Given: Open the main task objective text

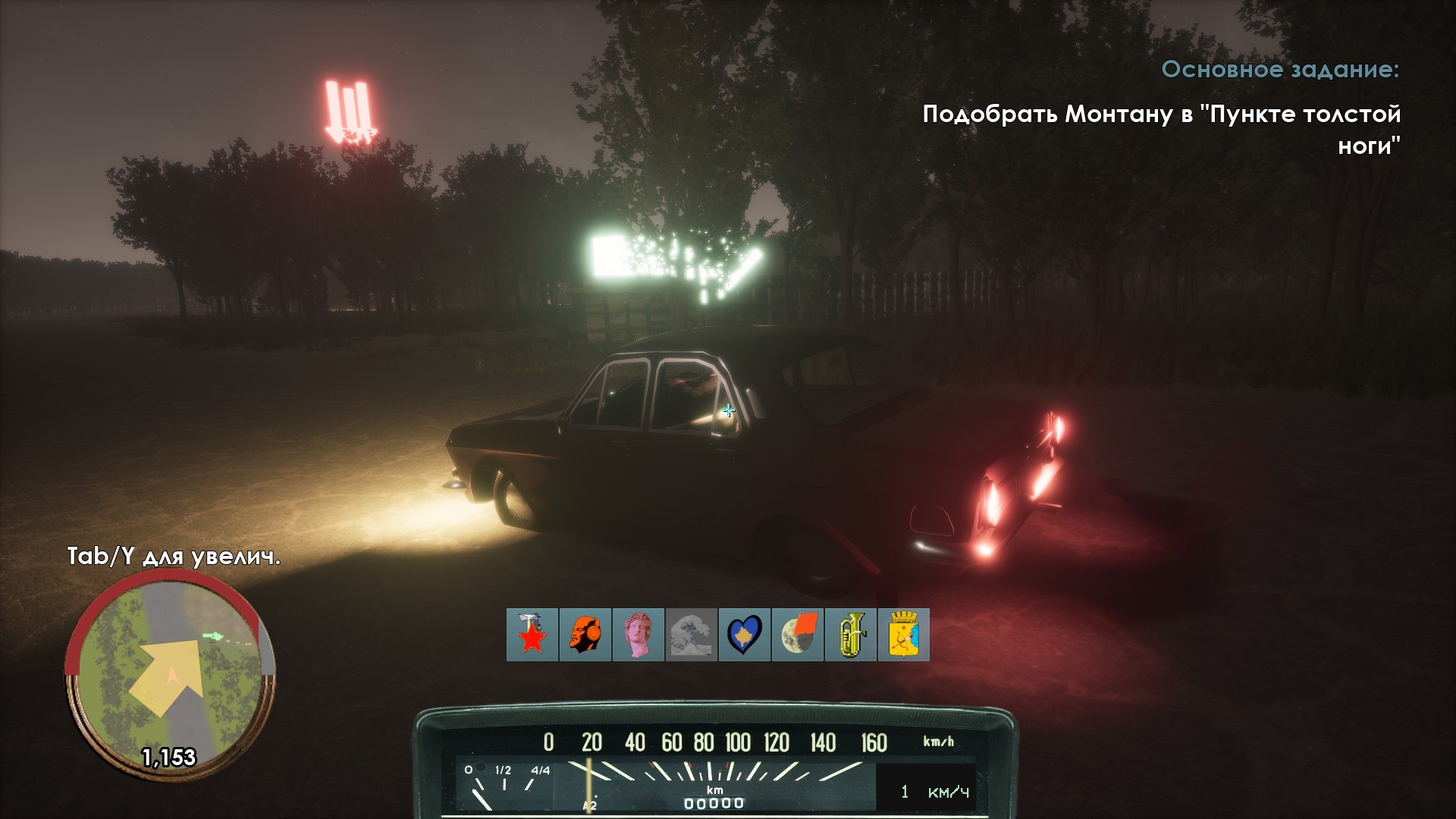Looking at the screenshot, I should (x=1161, y=129).
